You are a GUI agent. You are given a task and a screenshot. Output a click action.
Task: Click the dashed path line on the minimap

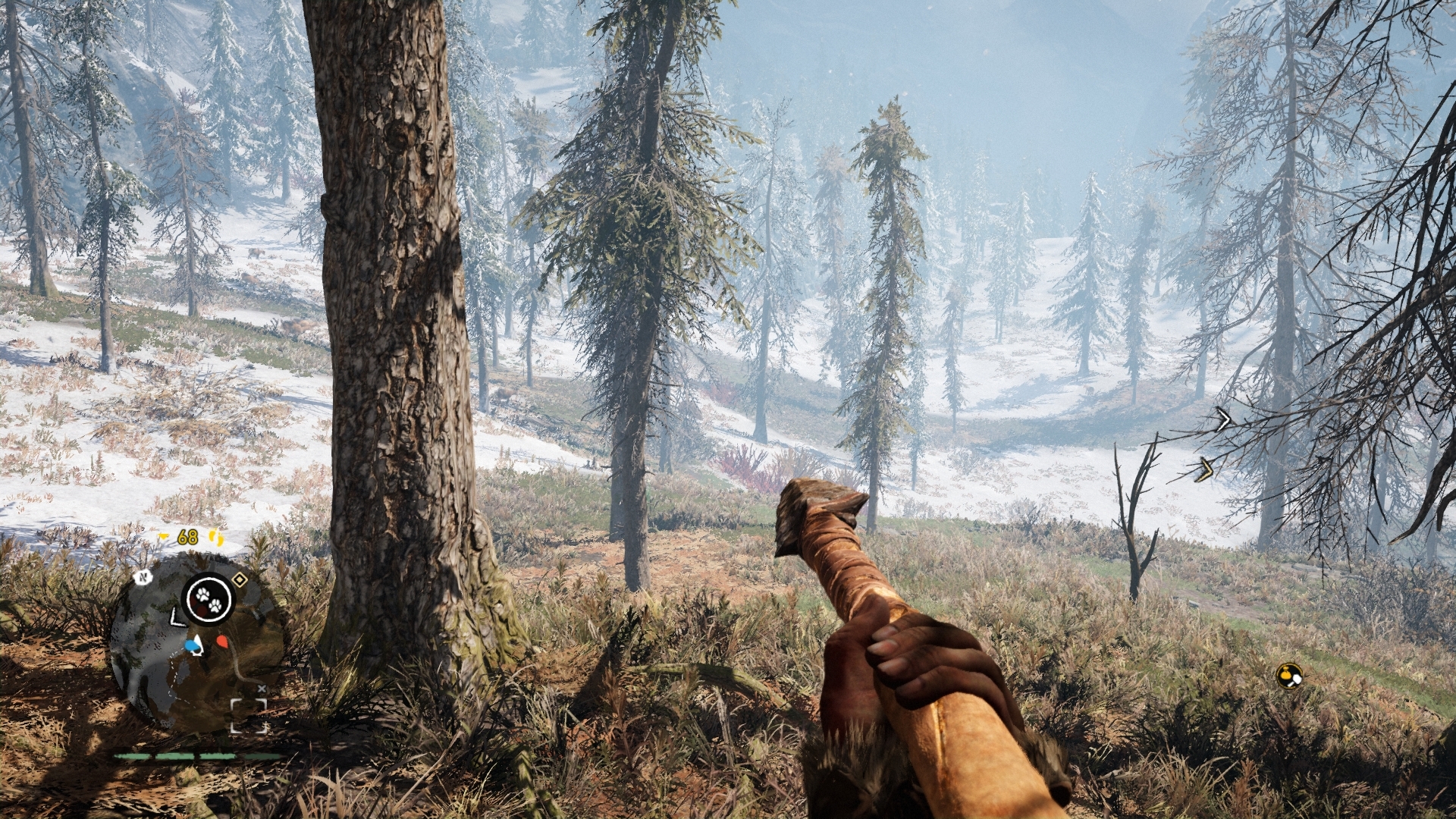(x=173, y=672)
